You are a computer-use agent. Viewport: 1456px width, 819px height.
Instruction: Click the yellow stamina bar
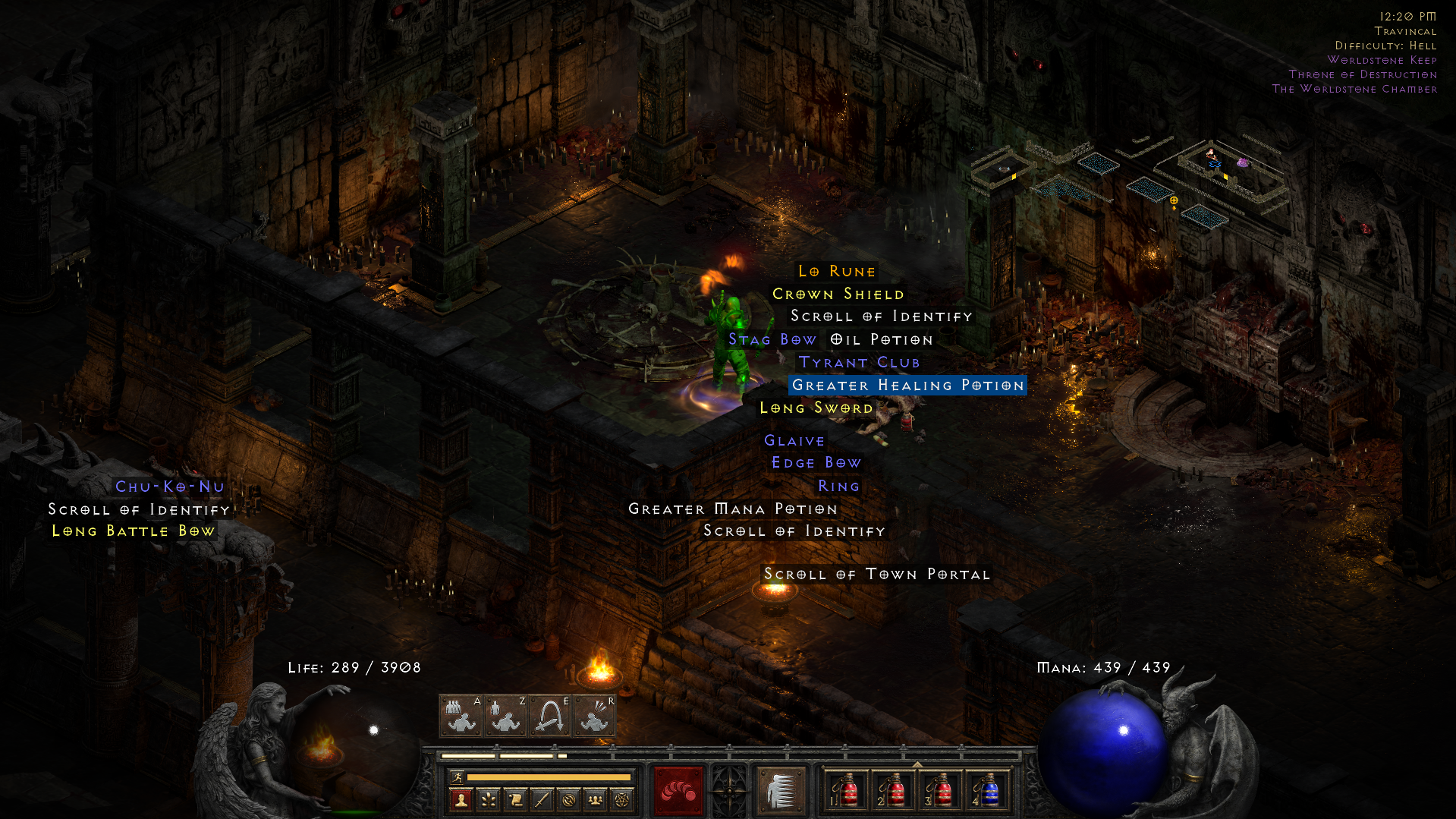(x=549, y=776)
